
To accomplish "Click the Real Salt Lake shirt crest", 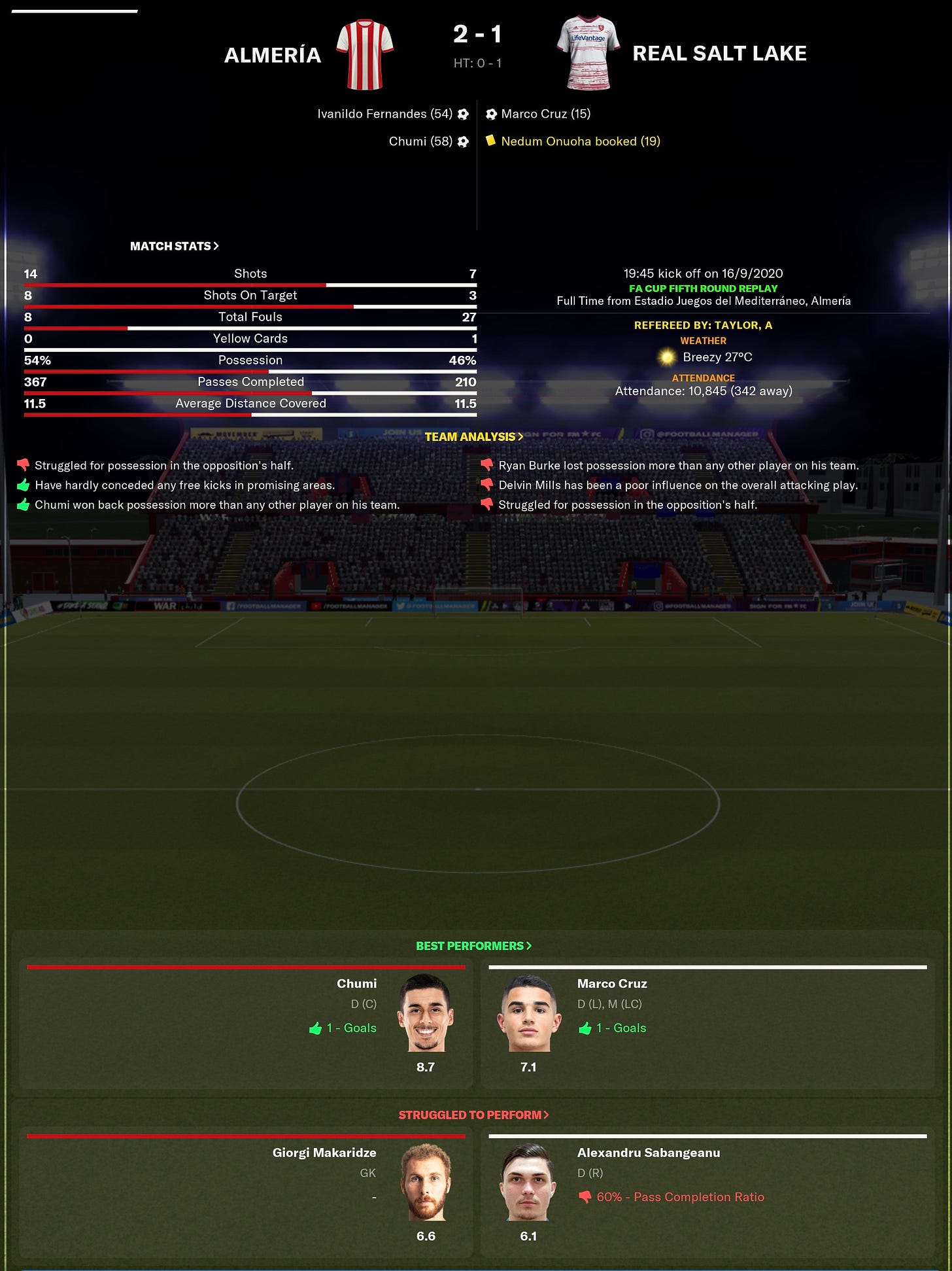I will (588, 54).
